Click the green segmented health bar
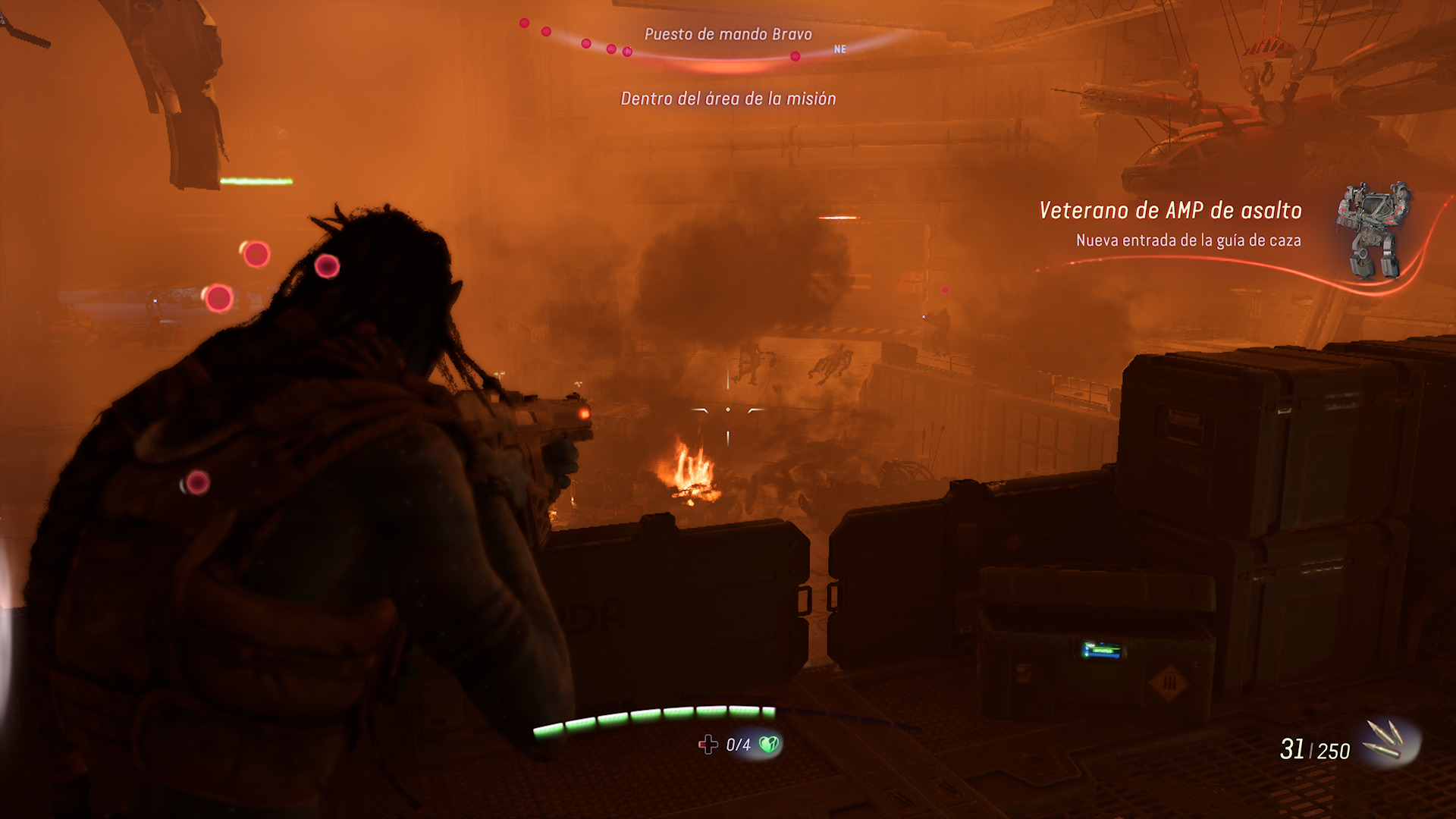Viewport: 1456px width, 819px height. 652,717
